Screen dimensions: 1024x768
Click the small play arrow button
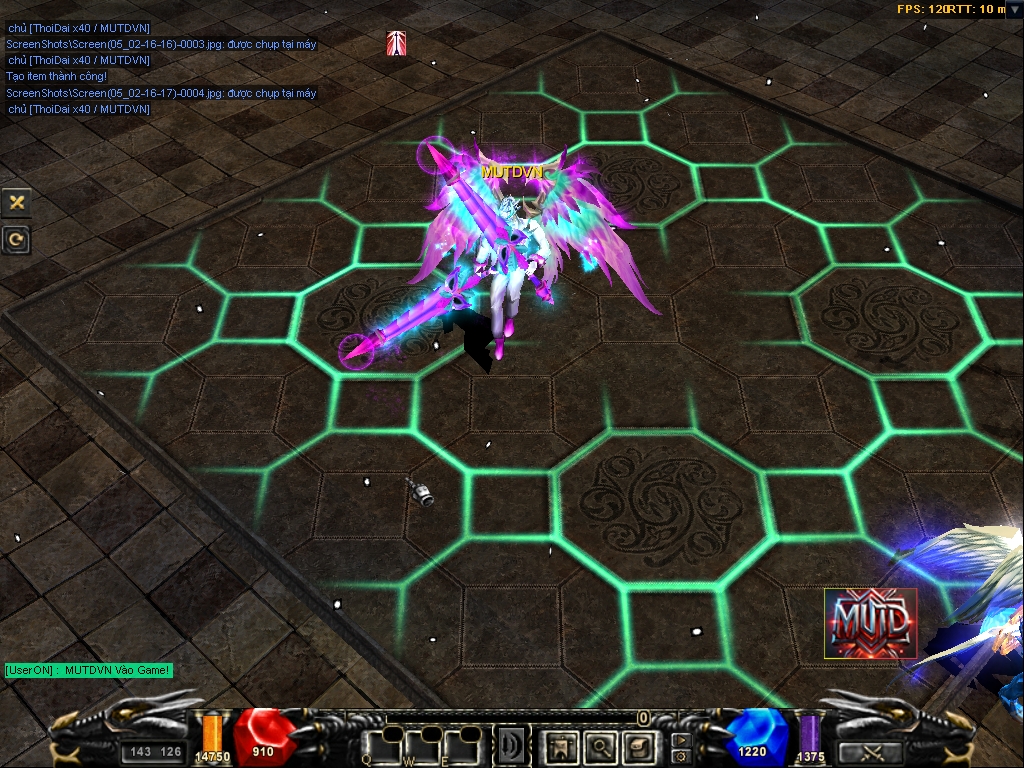(681, 740)
